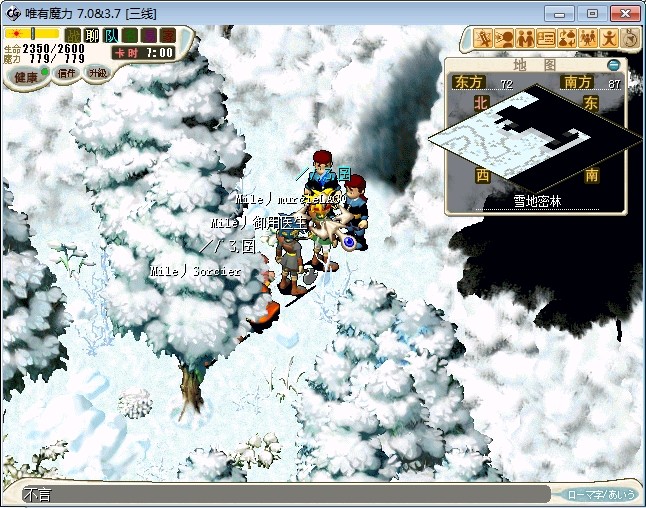The width and height of the screenshot is (646, 508).
Task: Open the 信件 mail button
Action: 68,73
